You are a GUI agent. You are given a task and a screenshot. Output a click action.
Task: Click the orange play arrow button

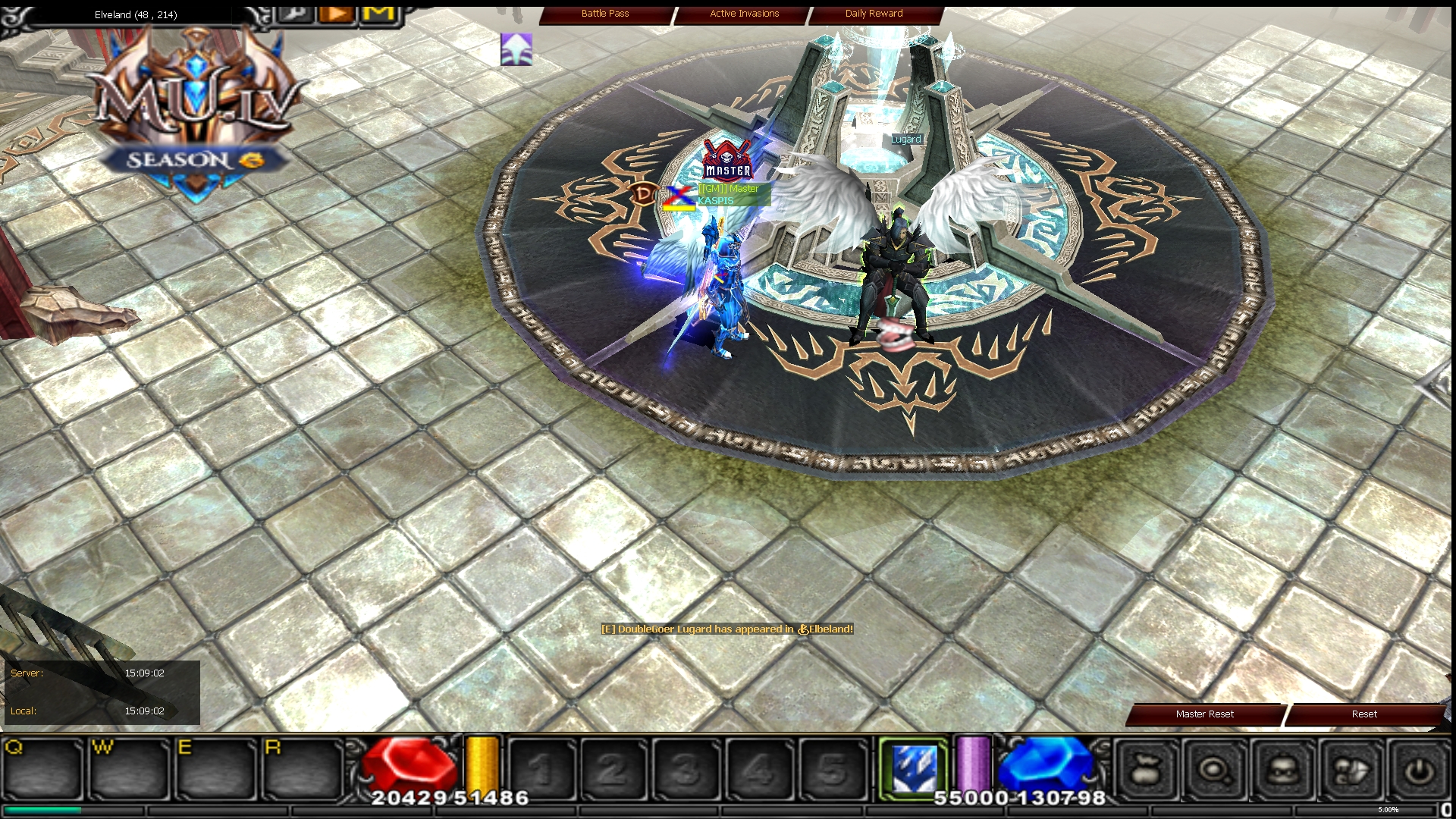(337, 14)
